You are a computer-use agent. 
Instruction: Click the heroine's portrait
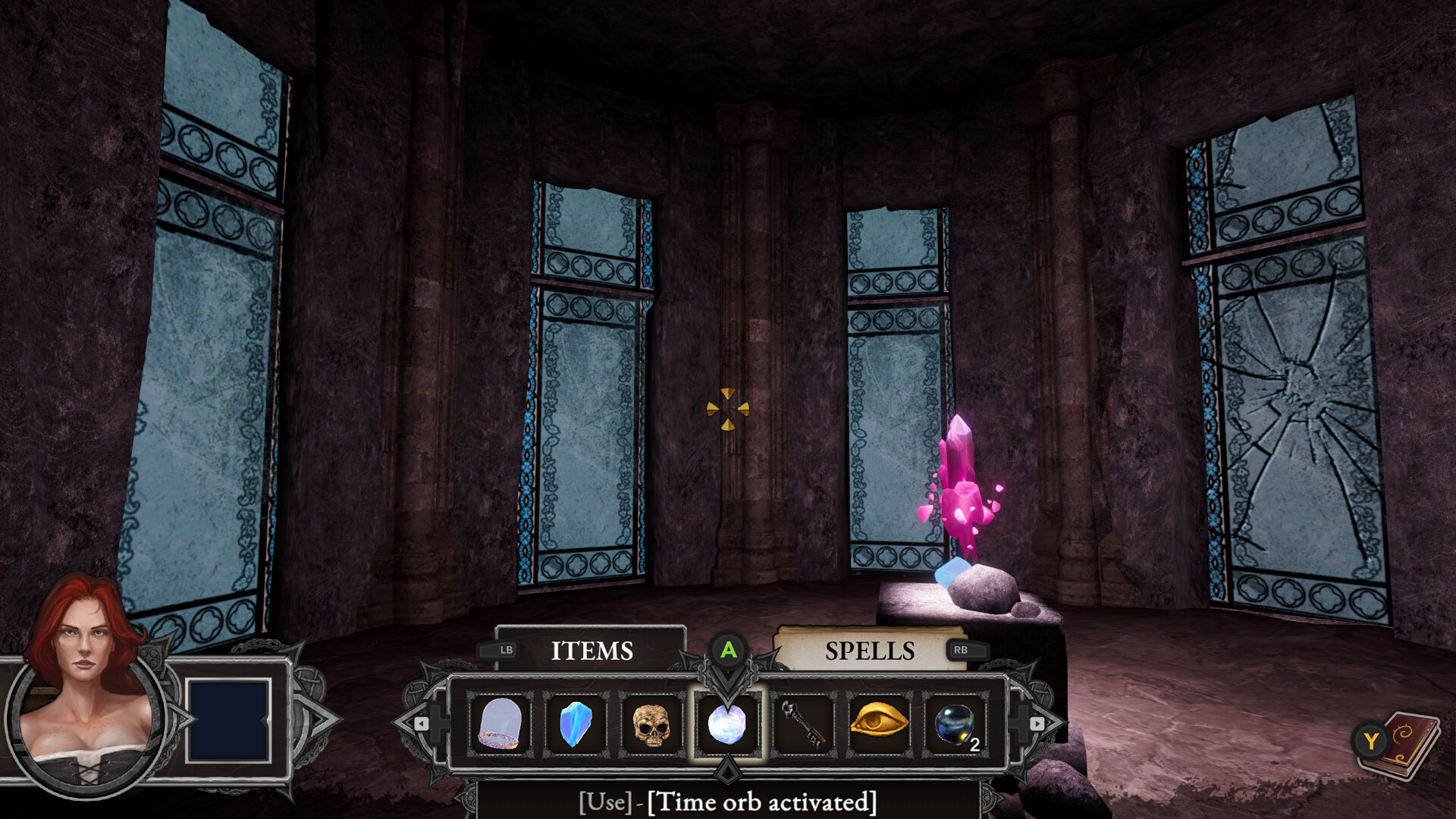coord(83,720)
